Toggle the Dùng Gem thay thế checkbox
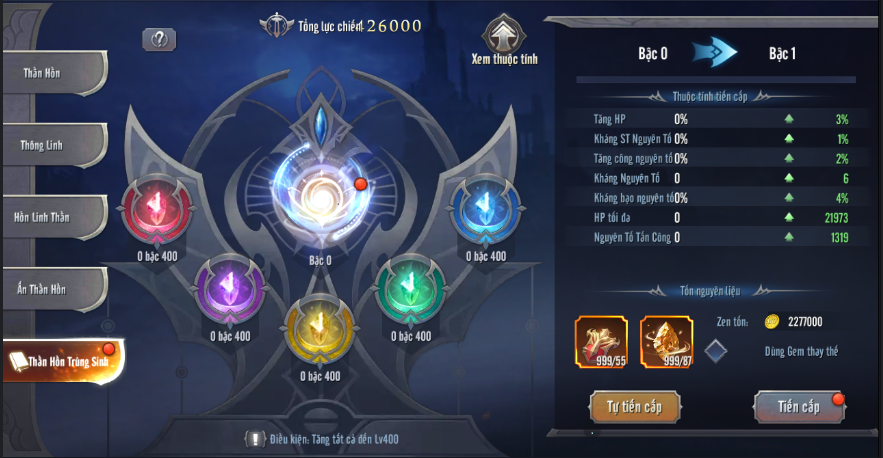This screenshot has height=458, width=883. (715, 350)
